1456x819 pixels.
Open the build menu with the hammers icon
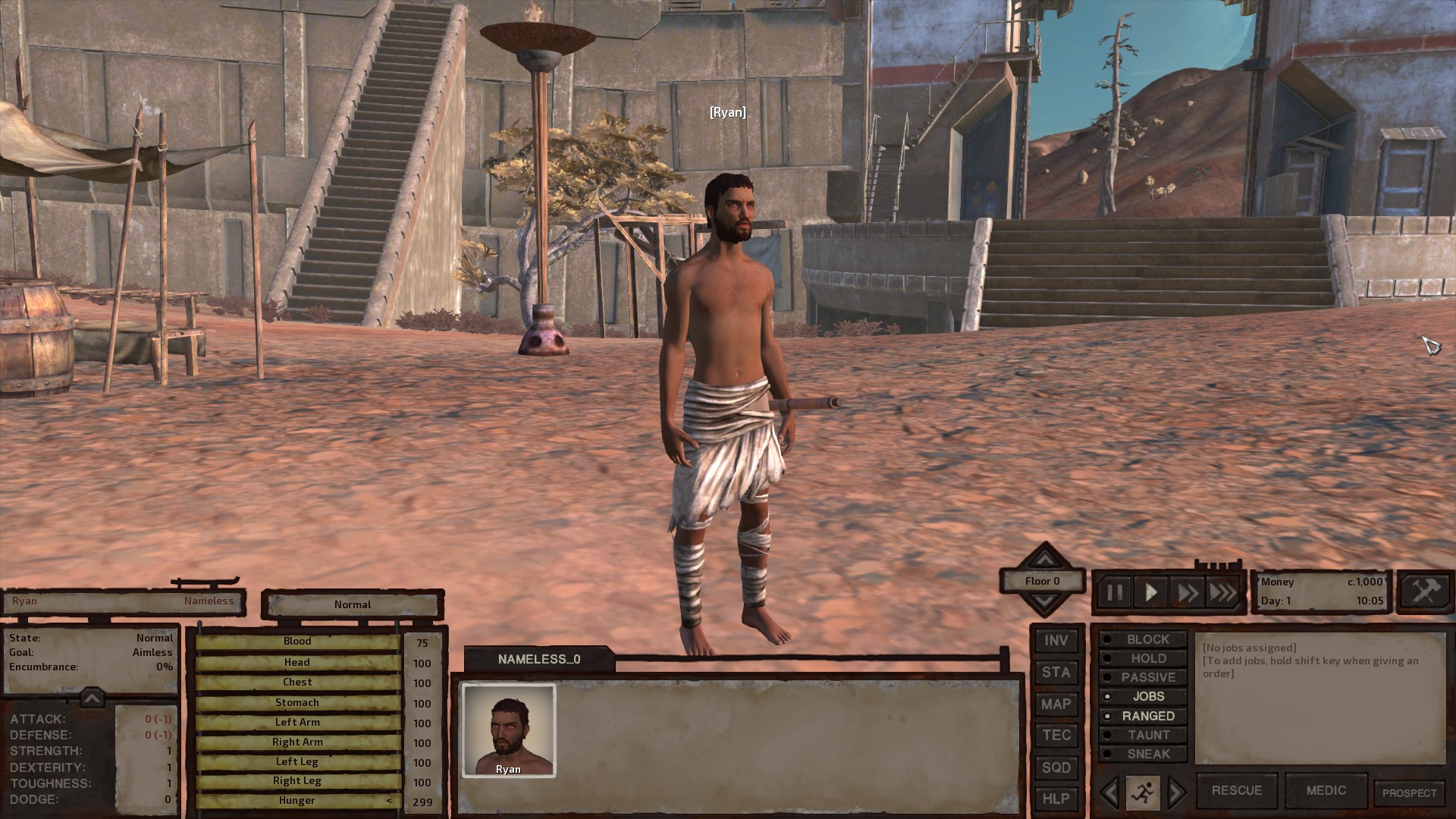coord(1426,591)
